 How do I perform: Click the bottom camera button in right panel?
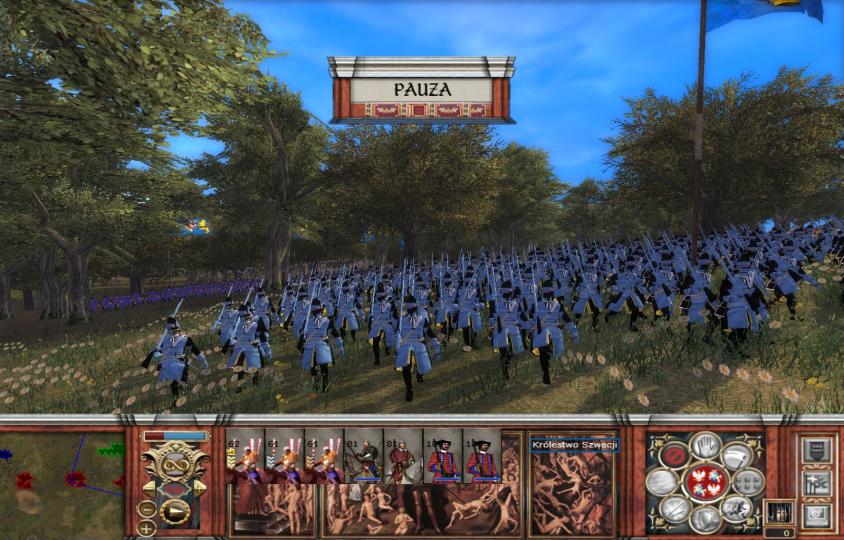click(816, 516)
